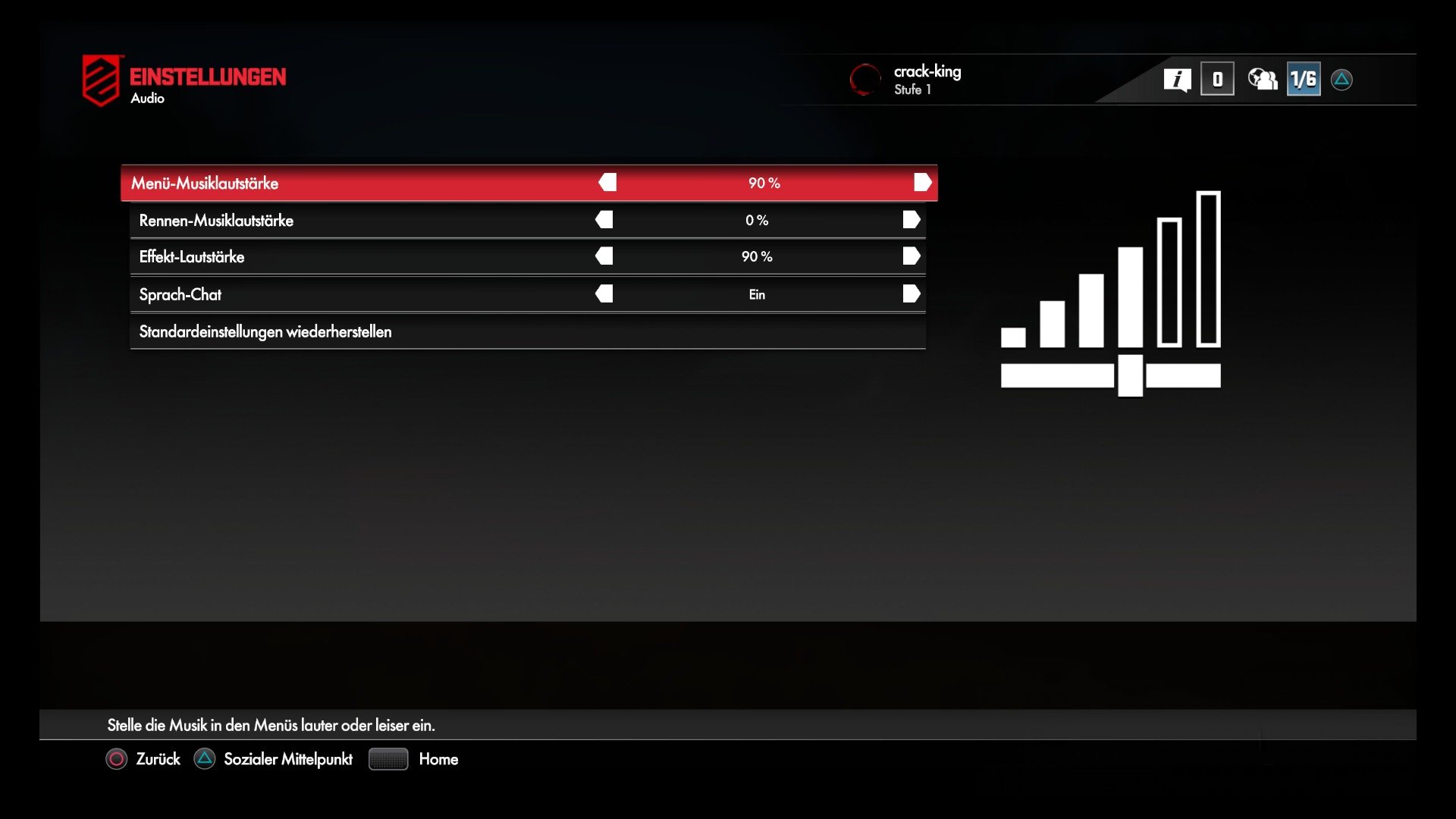Click the Zurück circle button icon
Viewport: 1456px width, 819px height.
coord(116,759)
